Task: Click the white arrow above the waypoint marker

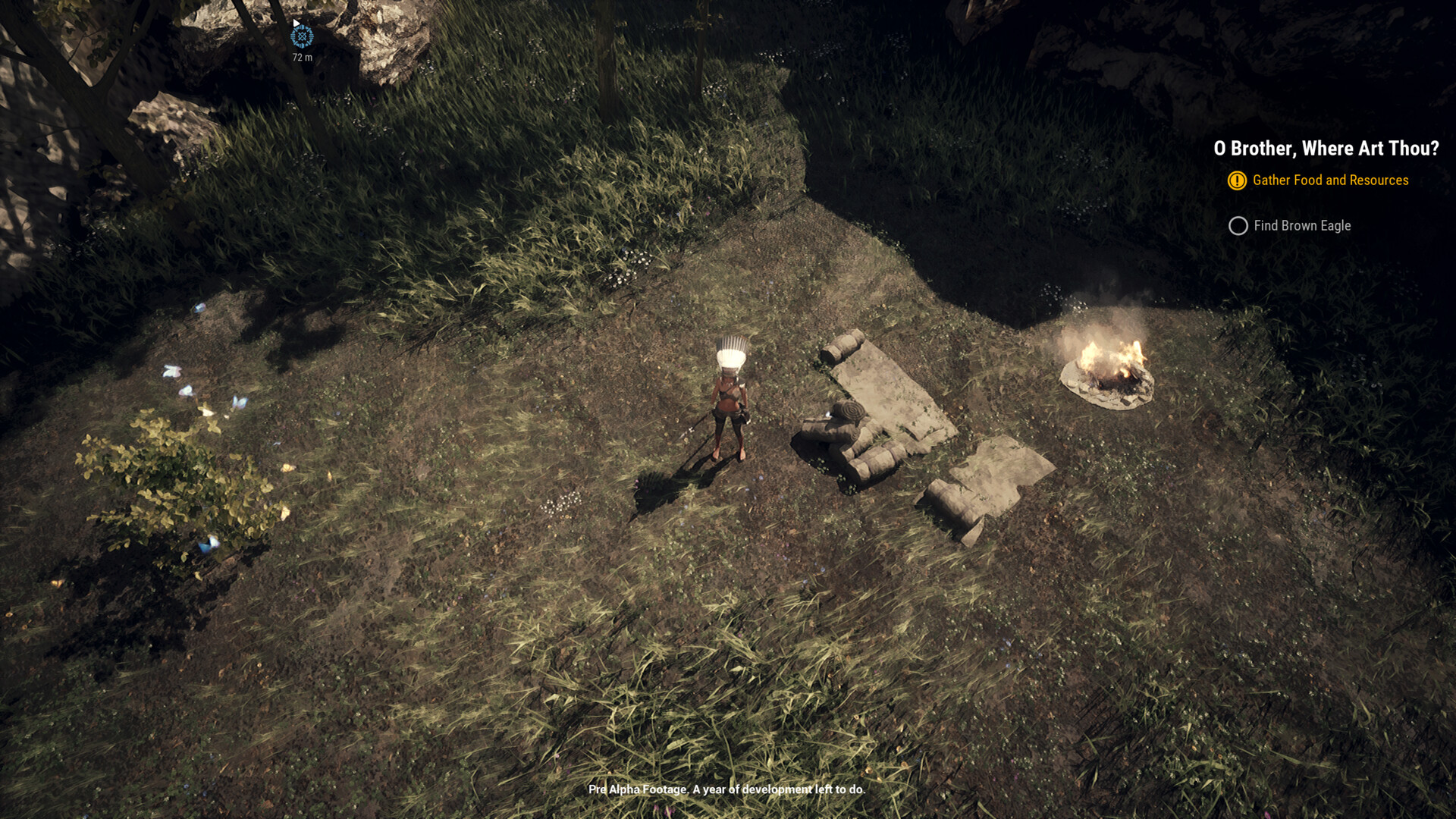Action: (x=297, y=23)
